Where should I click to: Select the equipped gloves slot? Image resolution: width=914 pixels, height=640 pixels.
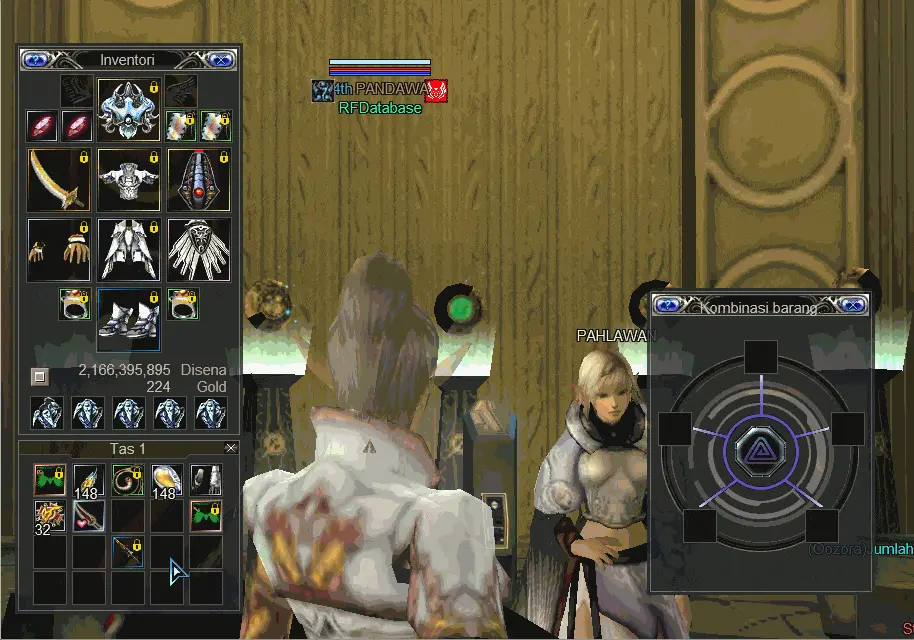pyautogui.click(x=59, y=249)
